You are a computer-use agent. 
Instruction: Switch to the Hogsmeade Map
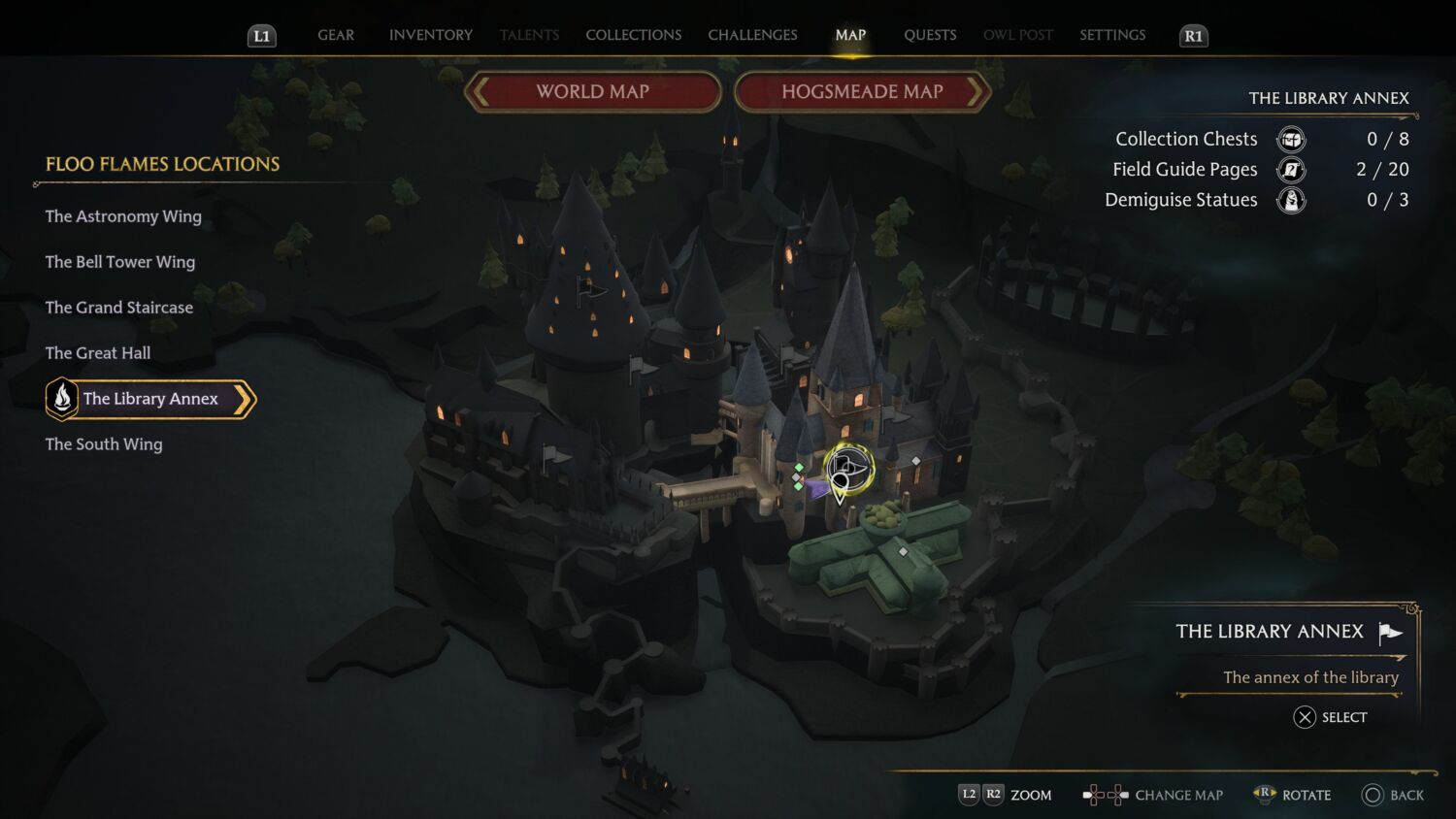coord(862,91)
